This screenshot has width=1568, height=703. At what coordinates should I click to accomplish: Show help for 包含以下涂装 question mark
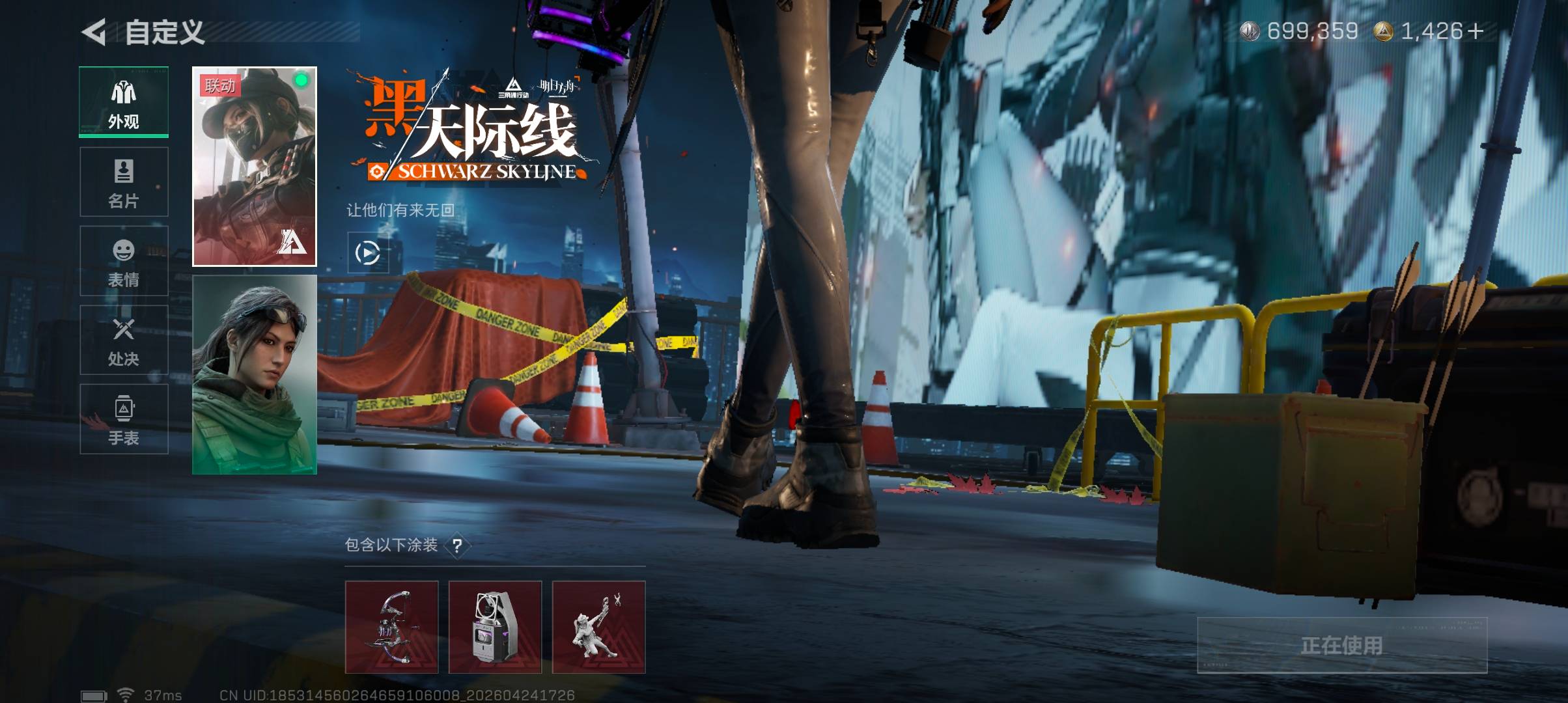(457, 545)
